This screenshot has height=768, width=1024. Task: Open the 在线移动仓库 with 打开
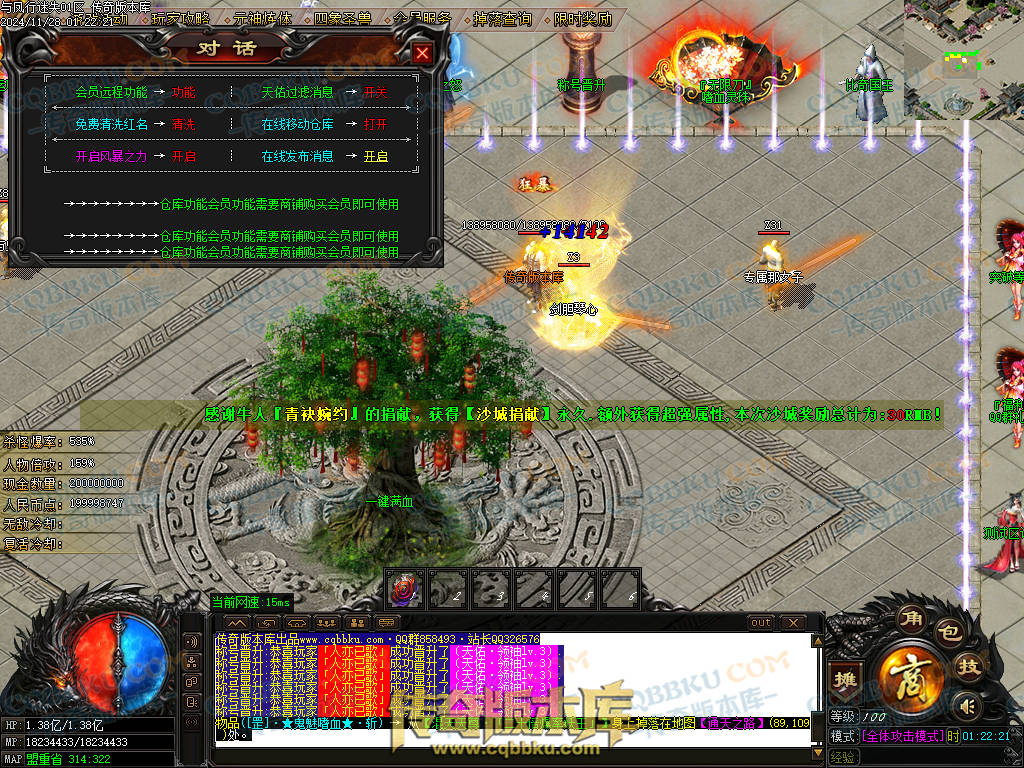click(375, 125)
